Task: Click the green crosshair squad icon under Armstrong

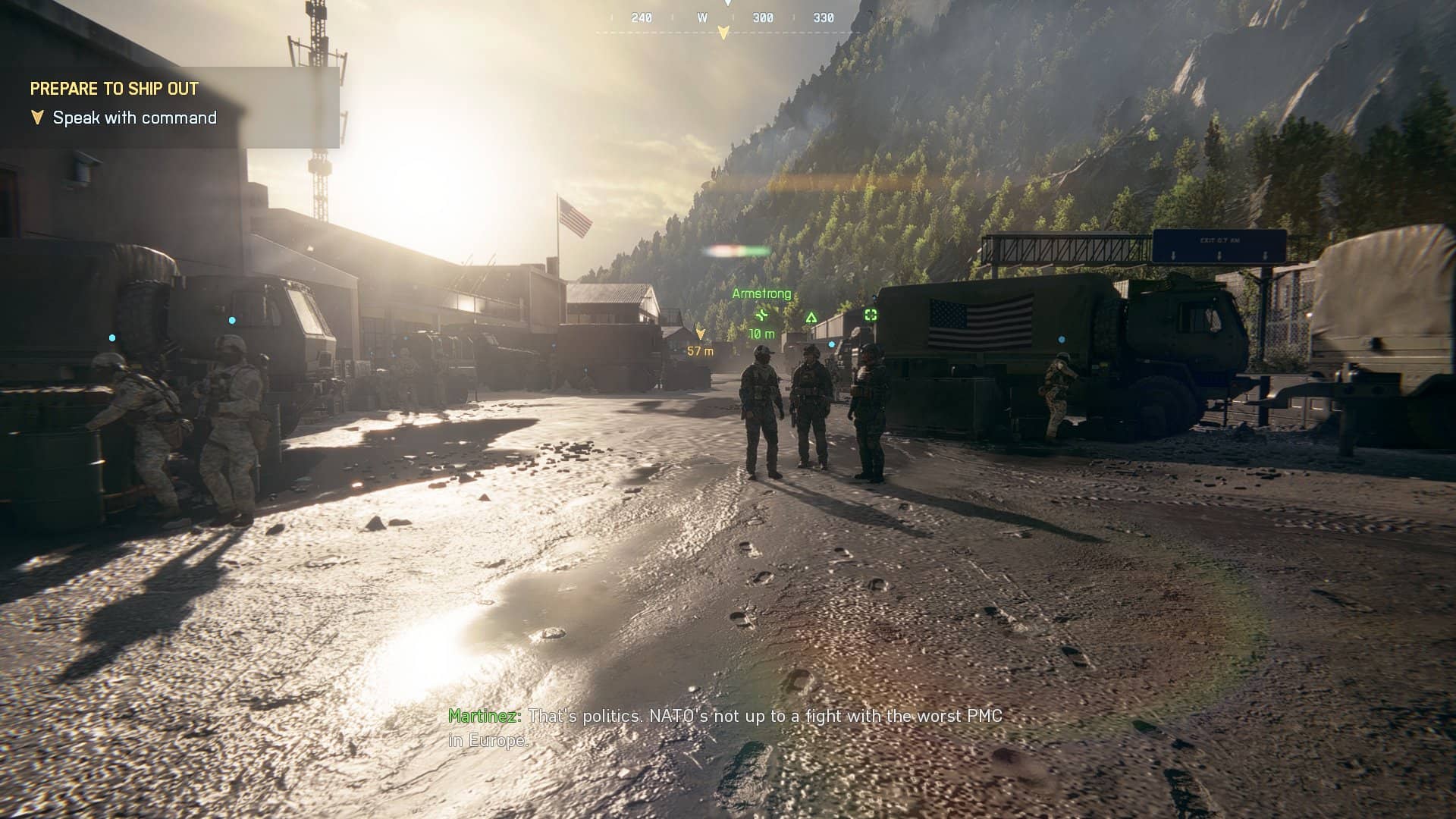Action: point(761,316)
